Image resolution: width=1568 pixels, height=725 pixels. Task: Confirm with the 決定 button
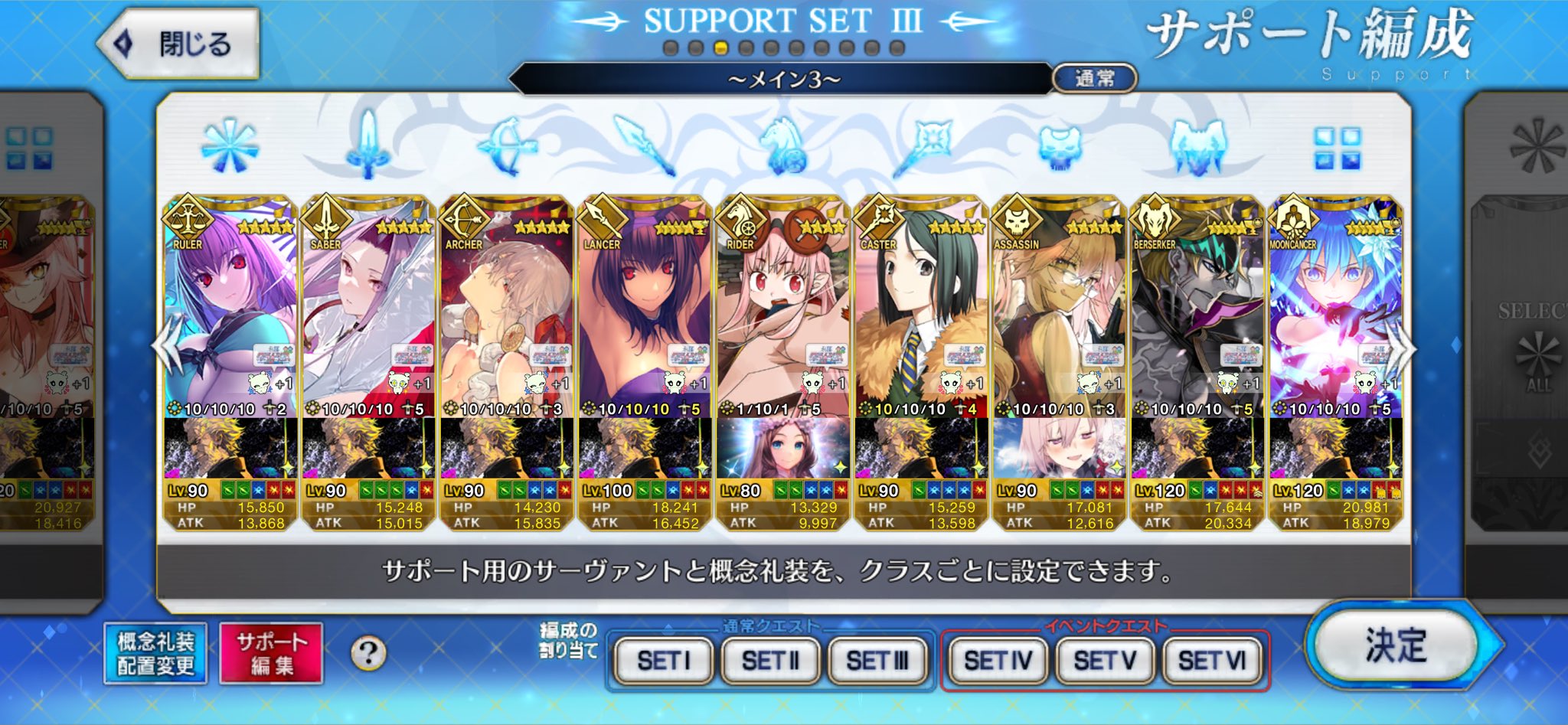(1396, 645)
